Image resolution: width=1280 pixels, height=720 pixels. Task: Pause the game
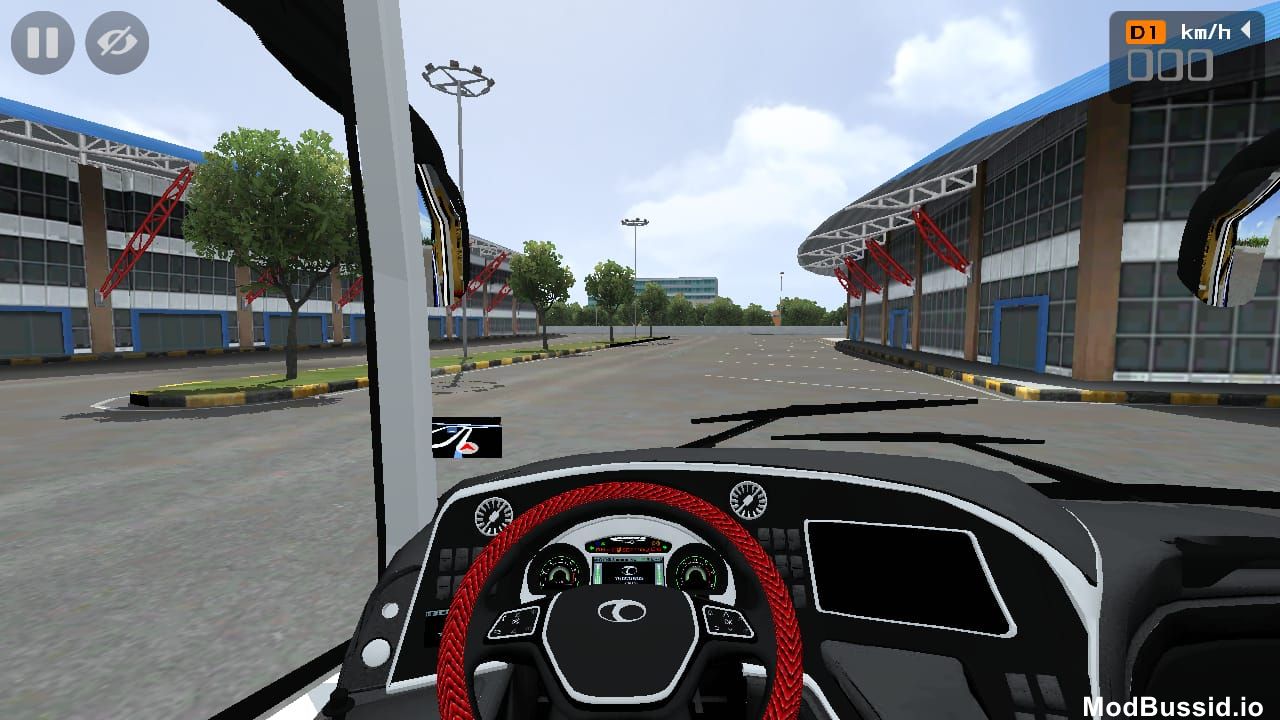click(x=42, y=43)
